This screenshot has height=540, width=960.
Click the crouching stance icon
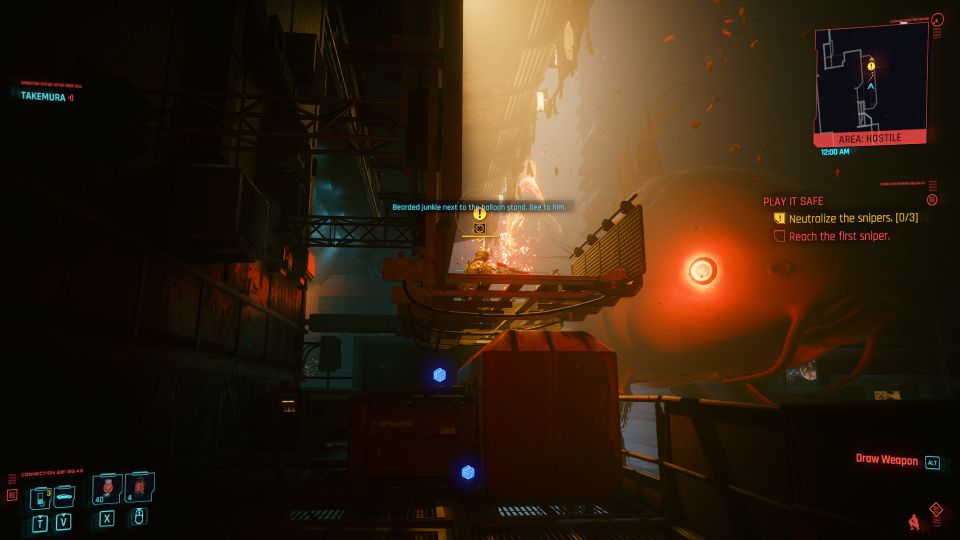coord(913,521)
